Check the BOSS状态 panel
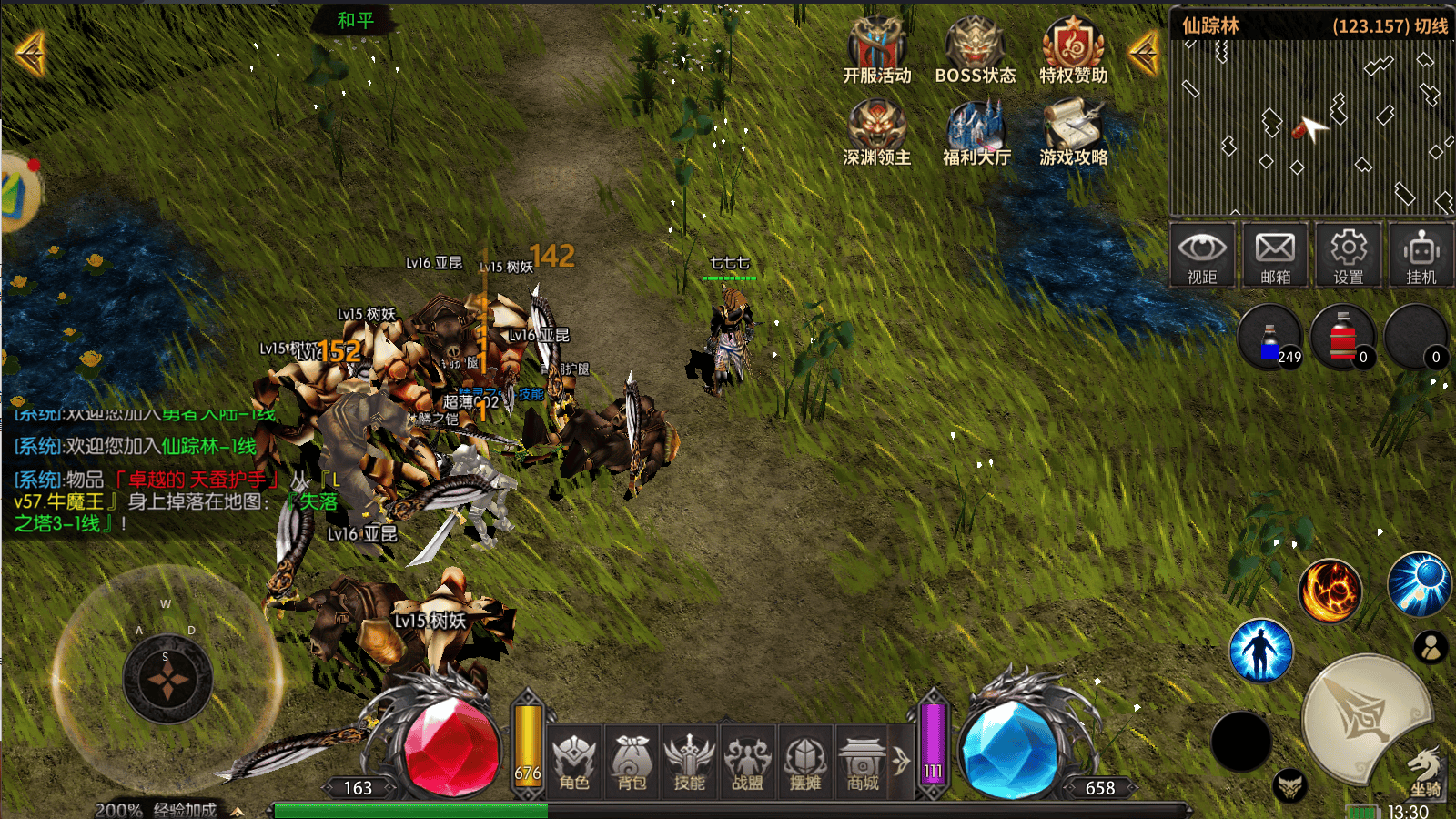 pyautogui.click(x=975, y=52)
